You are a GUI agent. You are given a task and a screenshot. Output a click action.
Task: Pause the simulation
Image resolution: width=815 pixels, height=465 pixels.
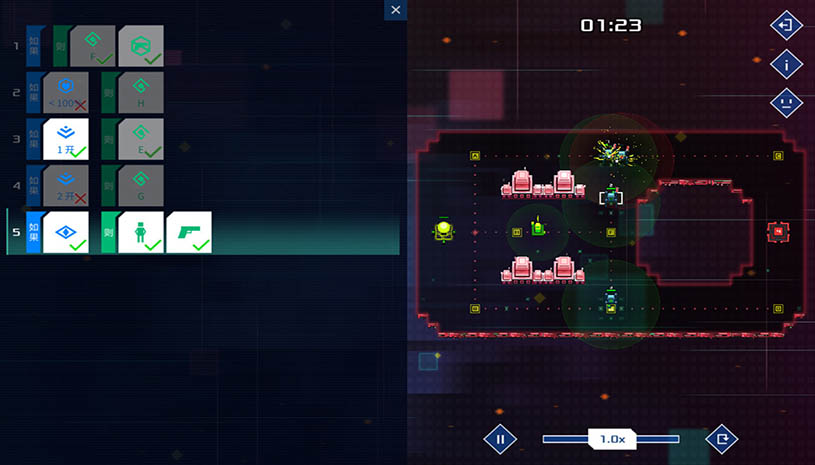coord(500,438)
